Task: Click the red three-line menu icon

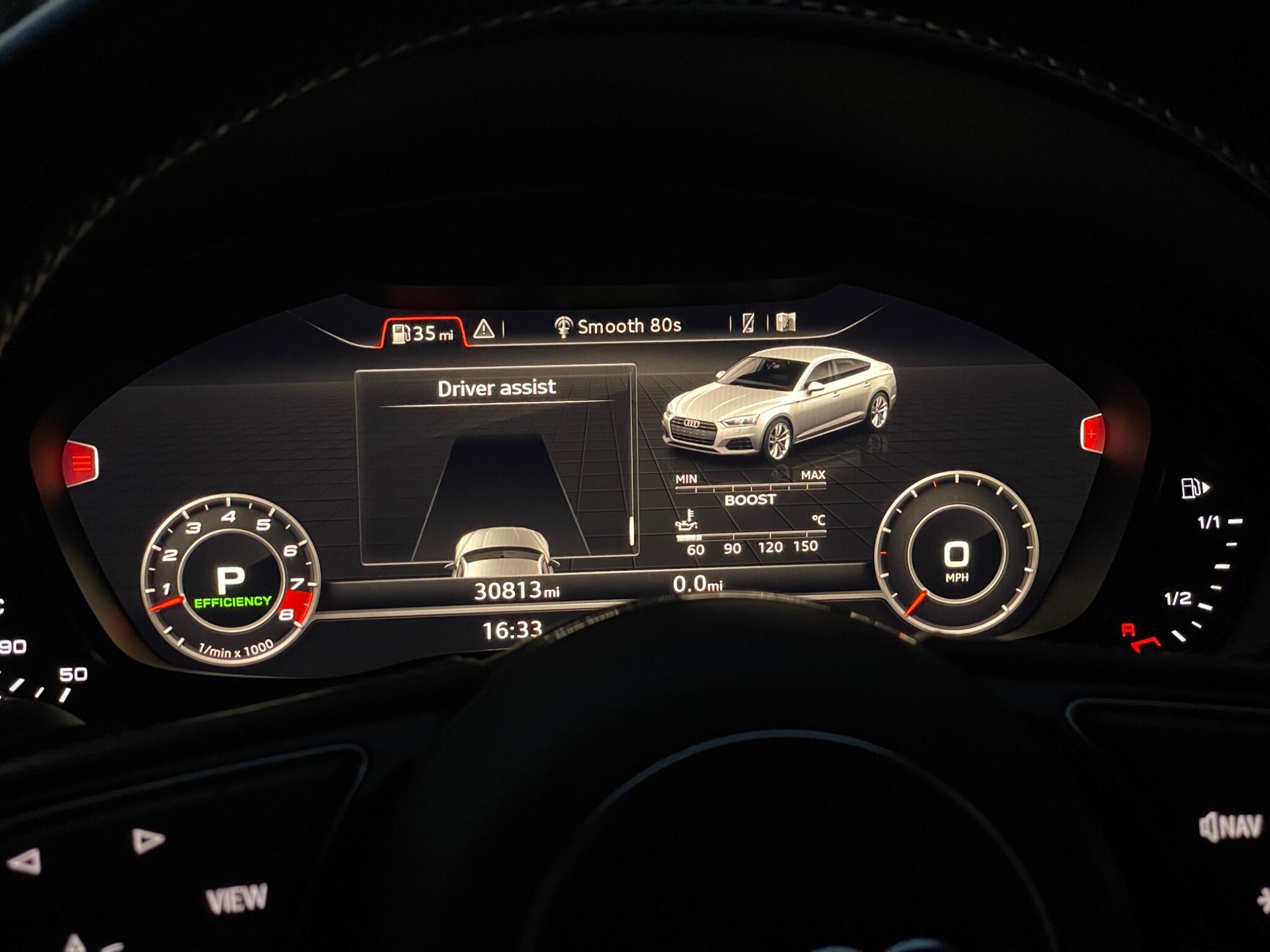Action: [x=81, y=462]
